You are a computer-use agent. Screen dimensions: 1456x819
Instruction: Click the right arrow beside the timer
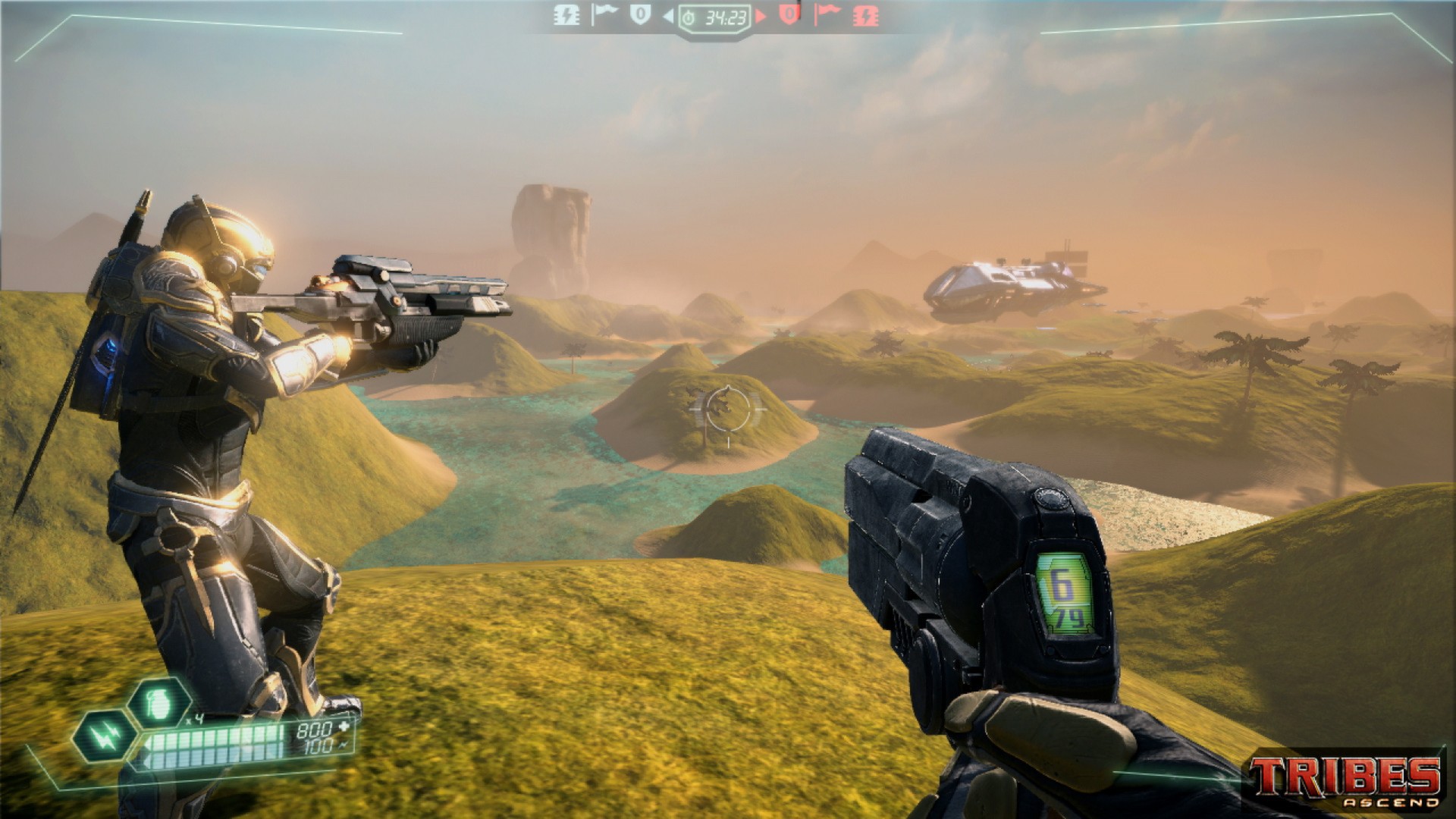pyautogui.click(x=761, y=16)
